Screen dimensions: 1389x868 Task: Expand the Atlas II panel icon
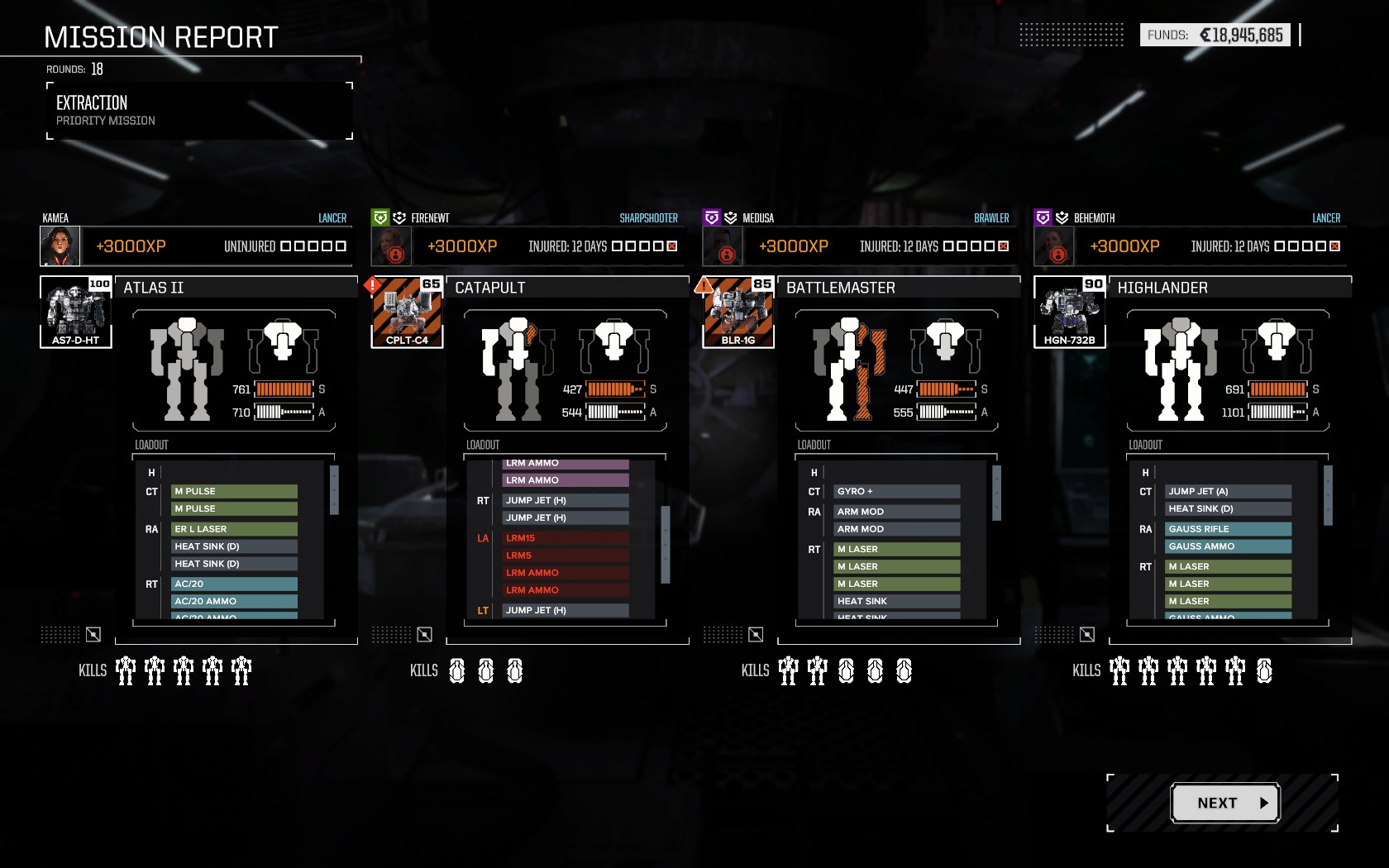(93, 634)
